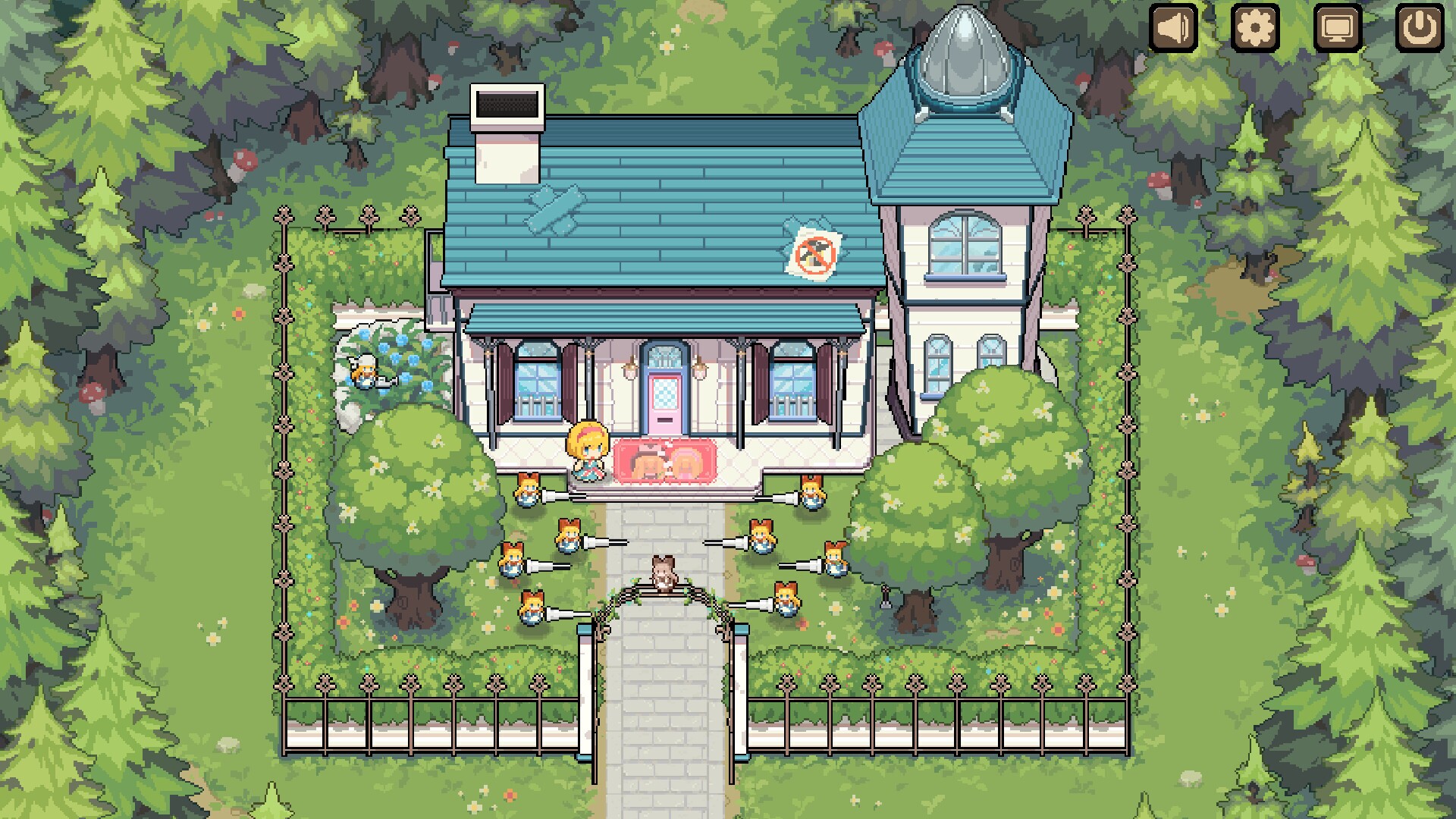Quit the game via the power icon
1456x819 pixels.
1420,29
